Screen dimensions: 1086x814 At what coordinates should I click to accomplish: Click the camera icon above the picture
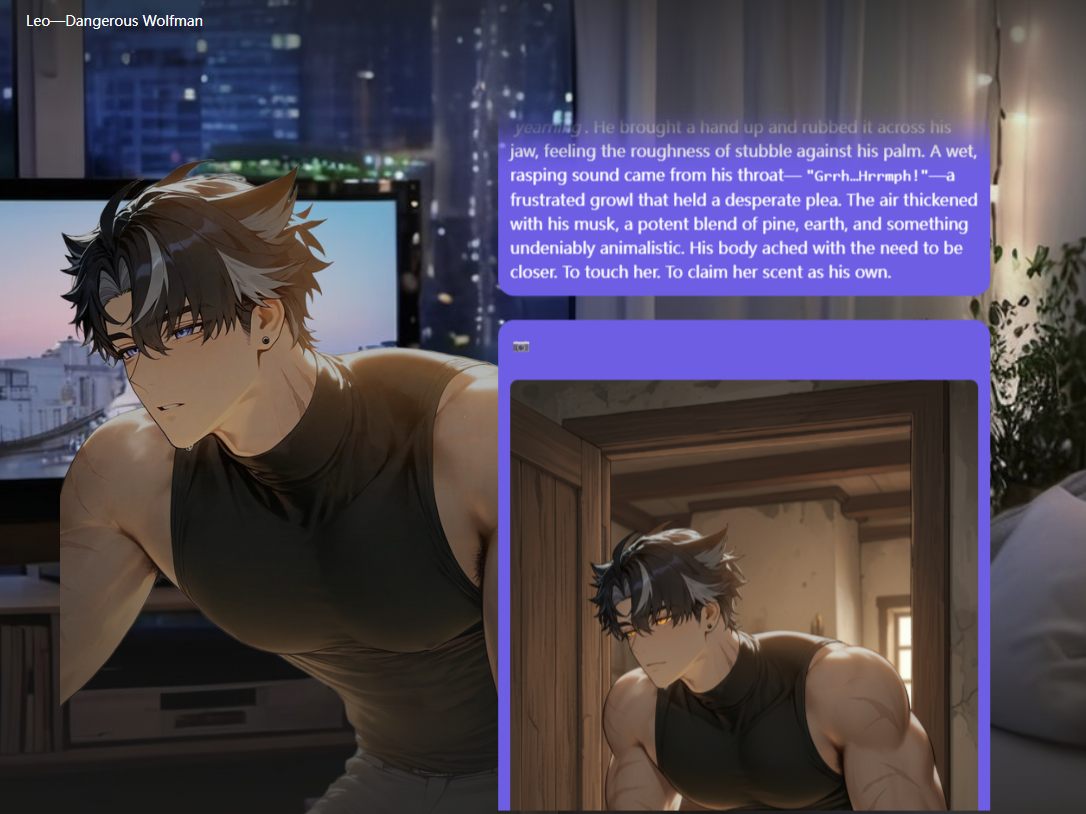pos(521,347)
